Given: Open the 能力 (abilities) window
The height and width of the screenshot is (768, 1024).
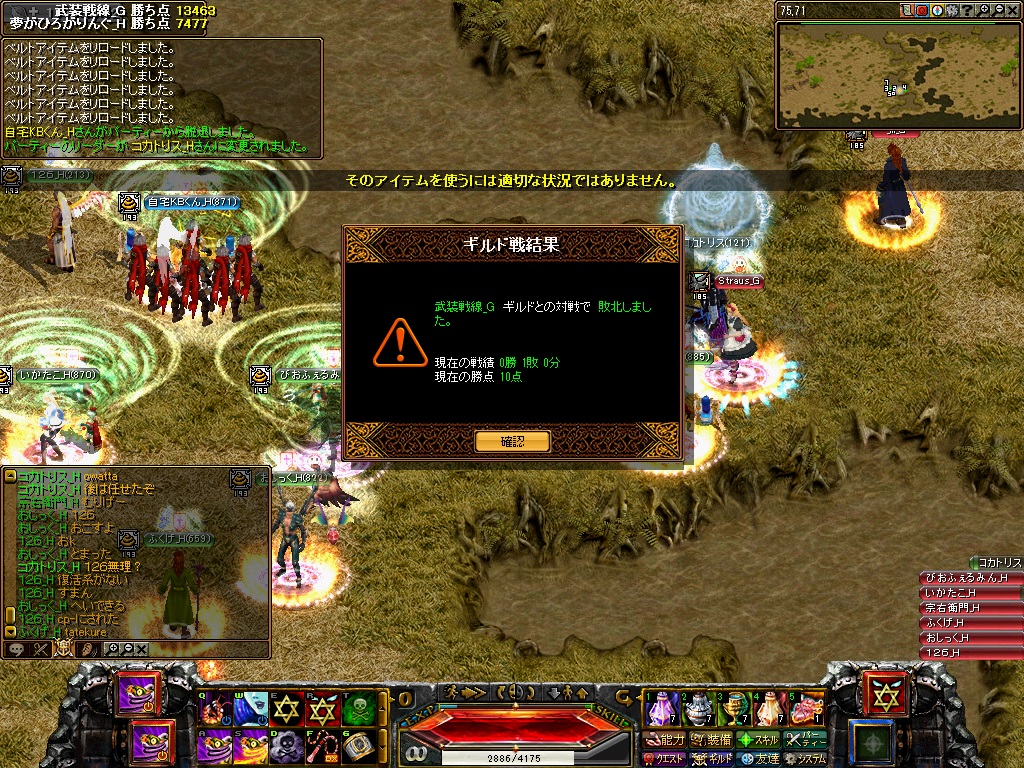Looking at the screenshot, I should (666, 740).
